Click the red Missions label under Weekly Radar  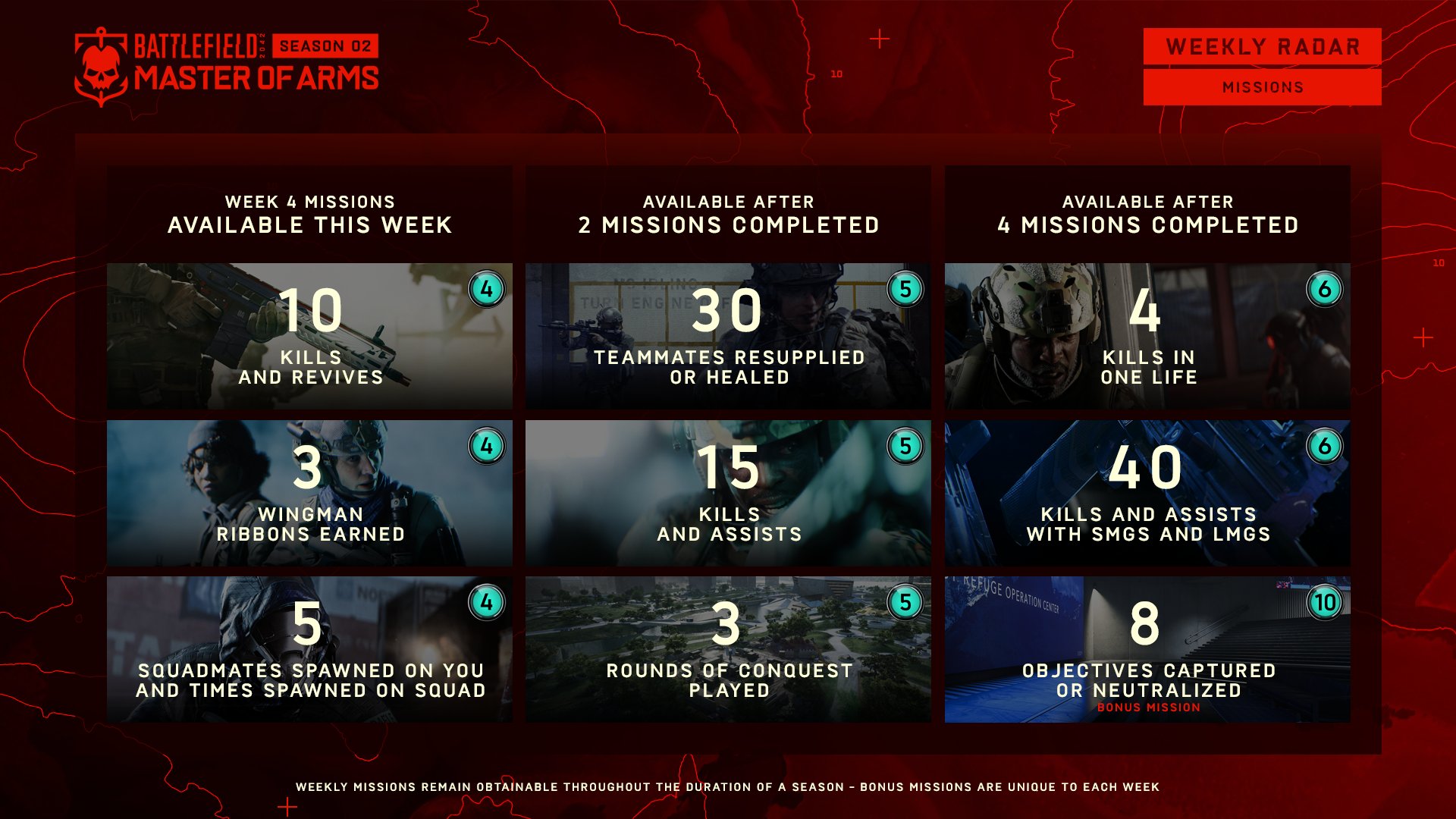(x=1262, y=87)
